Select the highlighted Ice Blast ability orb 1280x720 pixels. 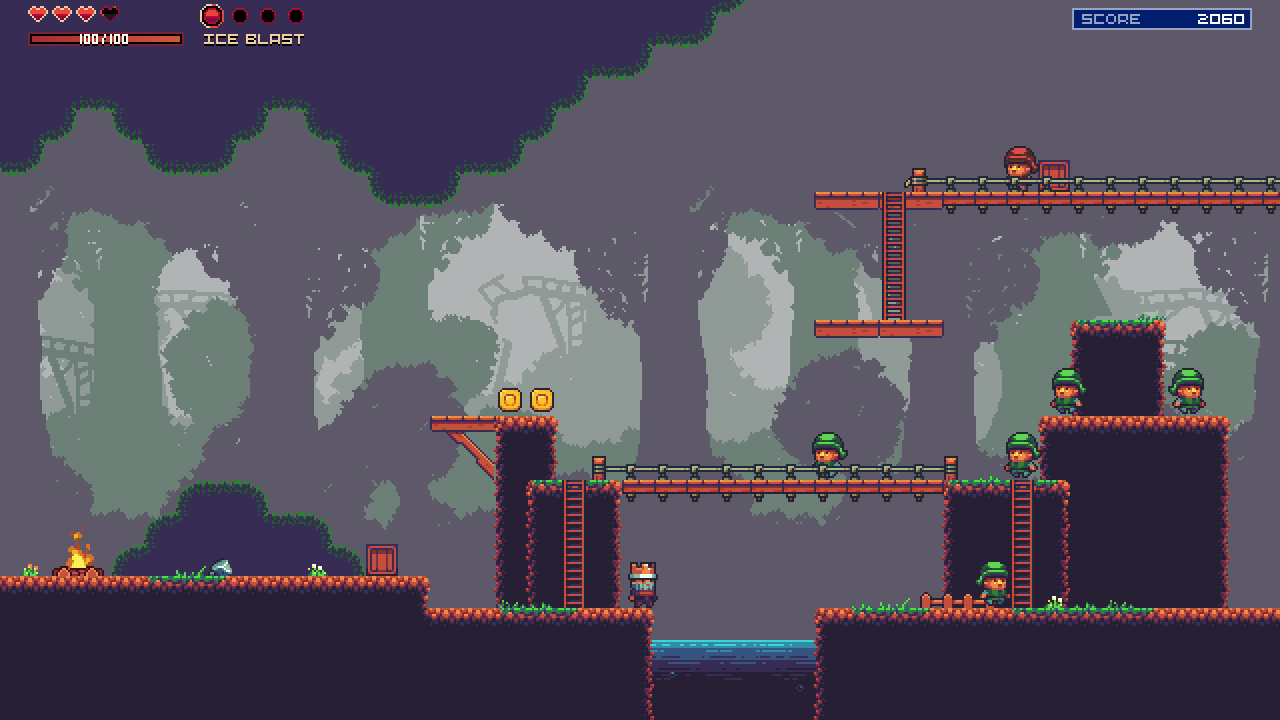[x=212, y=16]
